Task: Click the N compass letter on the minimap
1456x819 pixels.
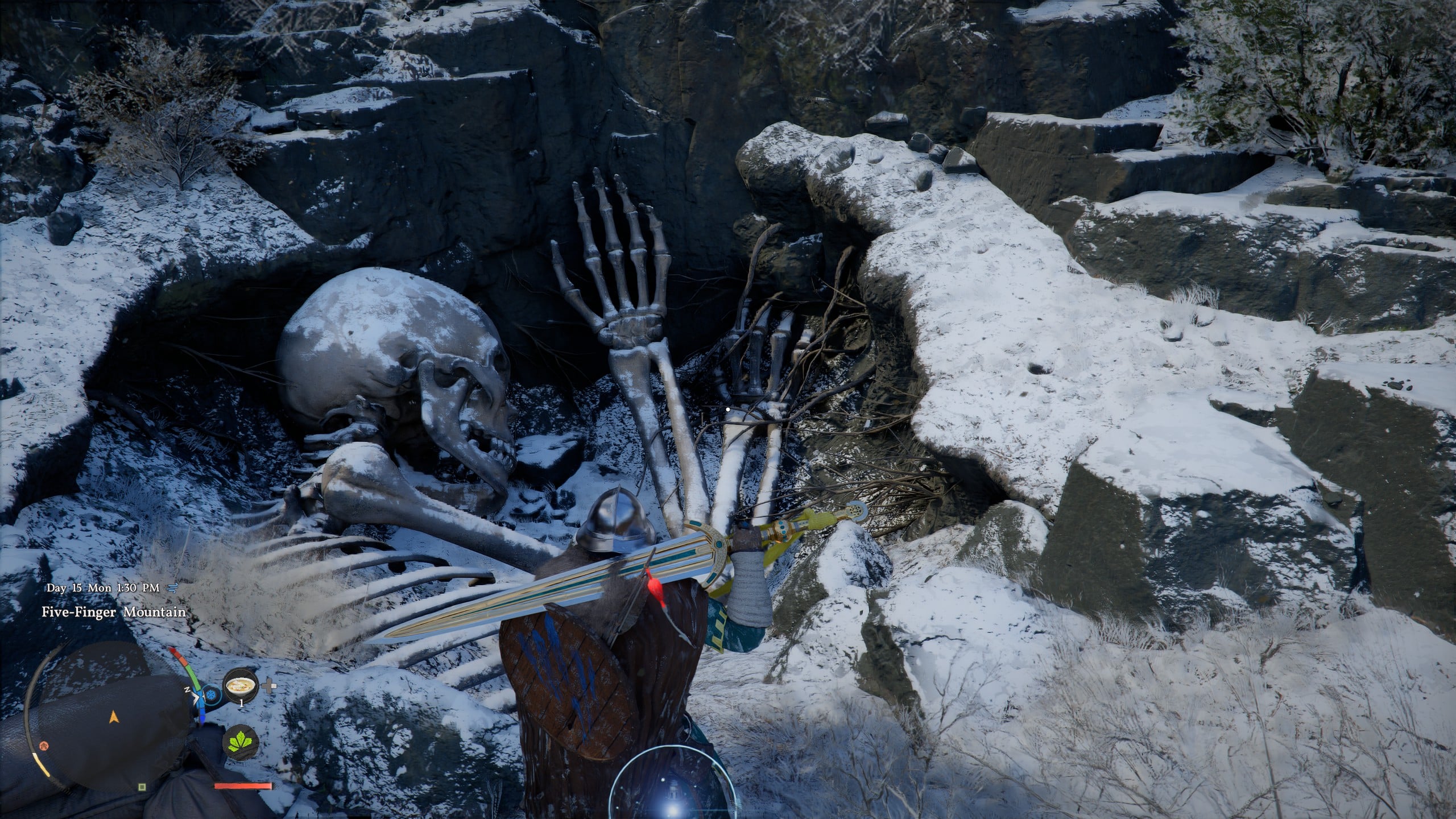Action: [187, 689]
